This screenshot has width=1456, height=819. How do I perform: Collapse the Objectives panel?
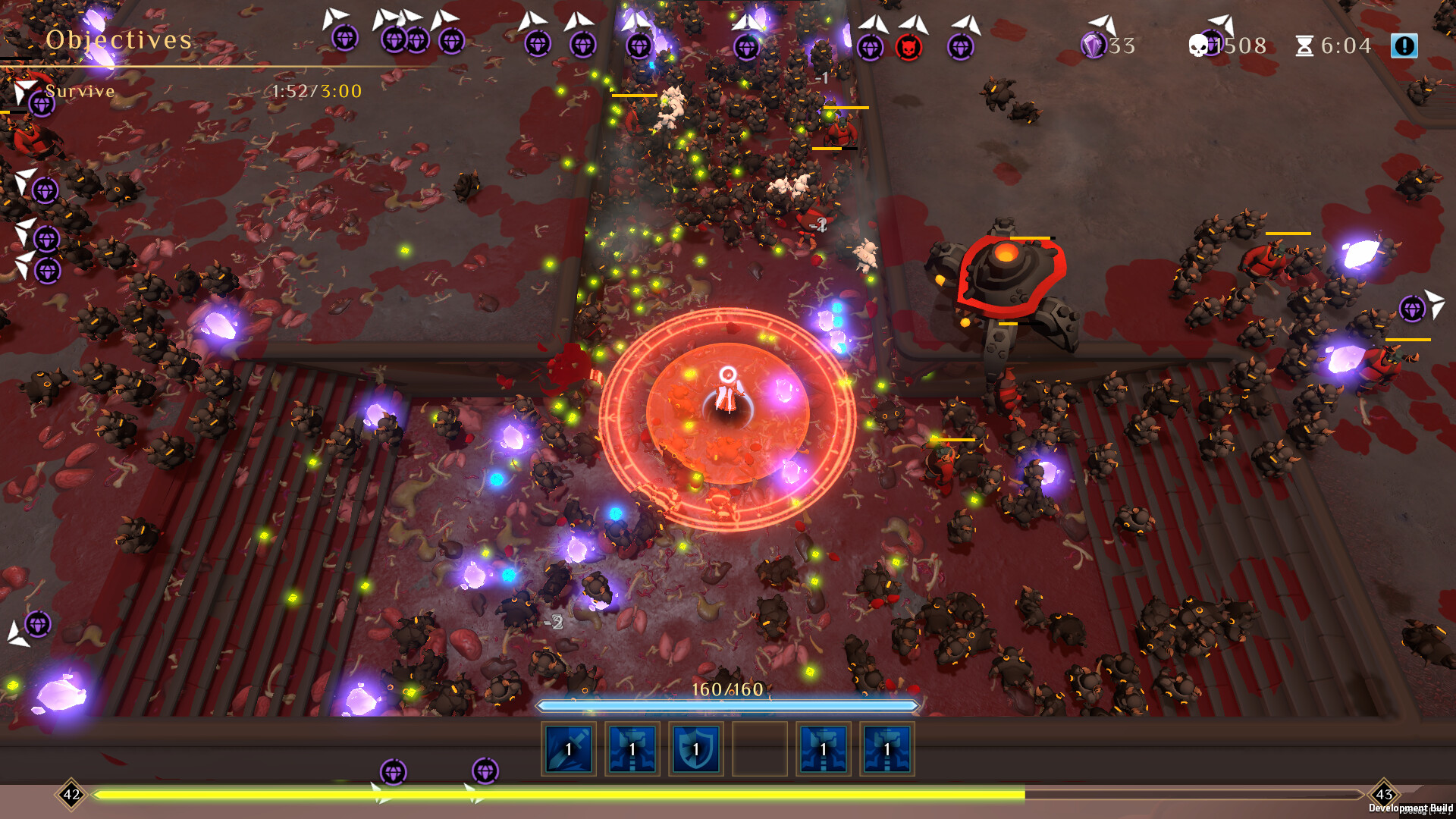pos(118,39)
